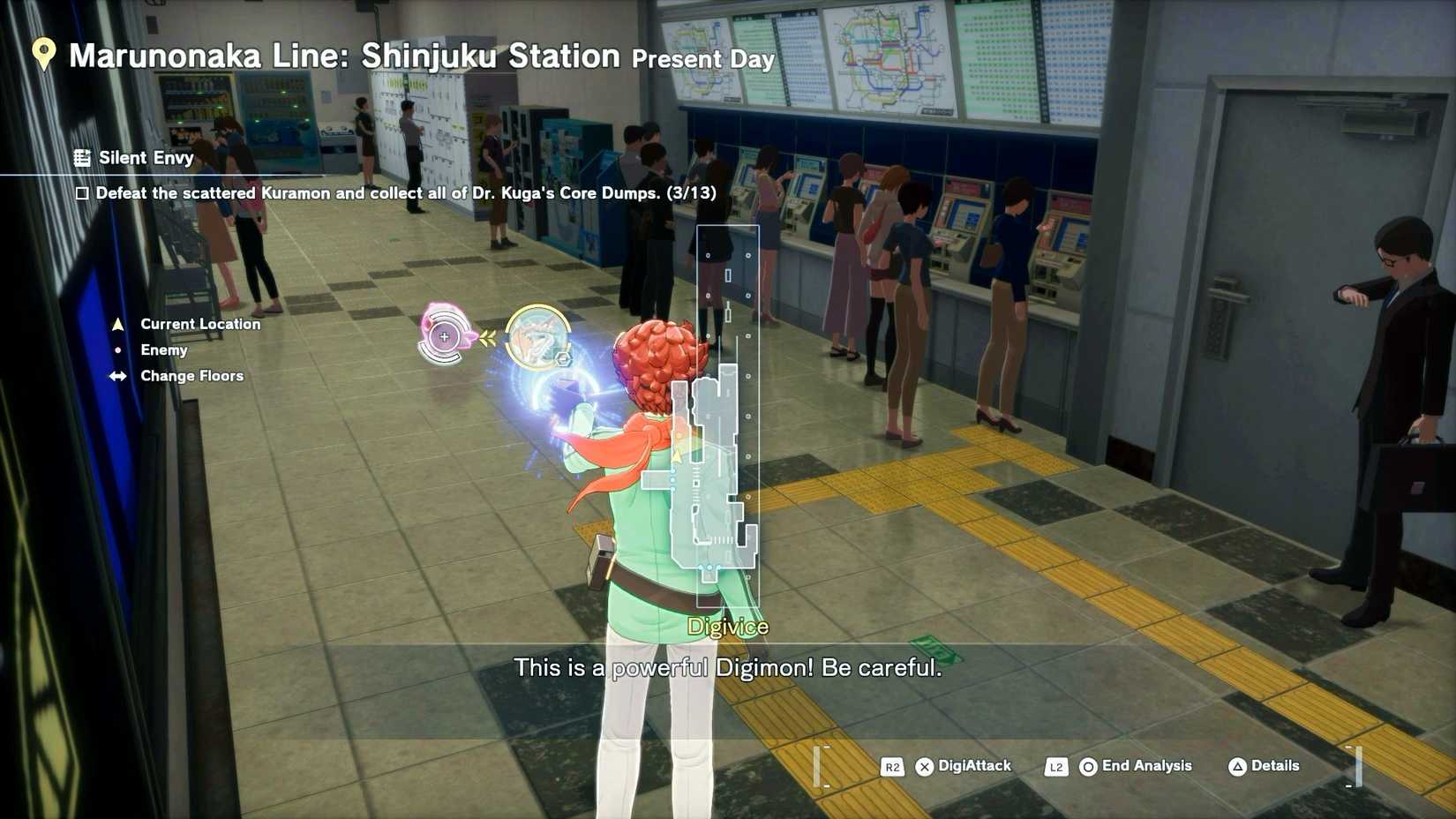Screen dimensions: 1456x819
Task: Click the hexagon badge on the enemy emblem
Action: [x=562, y=358]
